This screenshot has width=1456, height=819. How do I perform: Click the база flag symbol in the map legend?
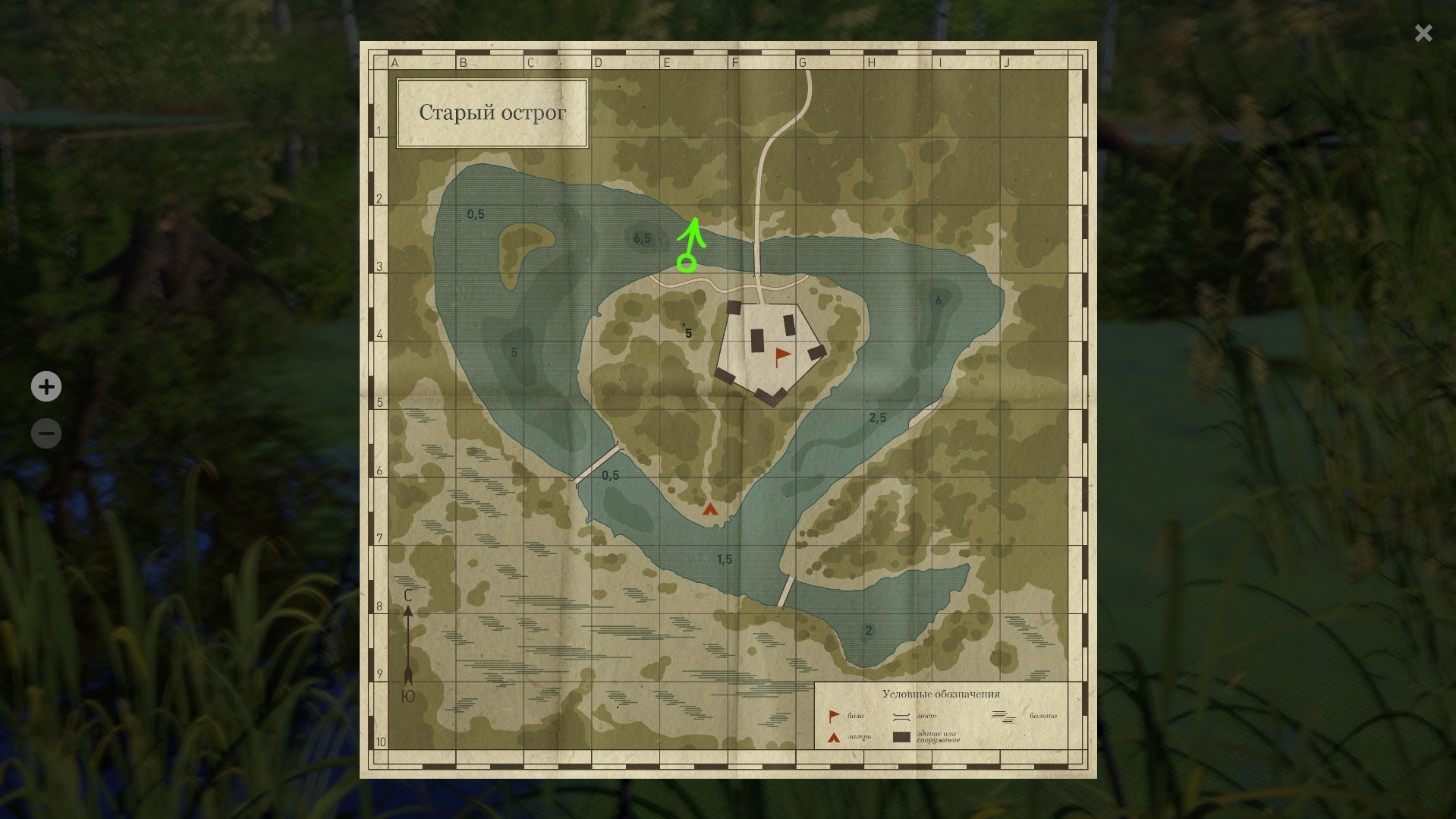834,715
